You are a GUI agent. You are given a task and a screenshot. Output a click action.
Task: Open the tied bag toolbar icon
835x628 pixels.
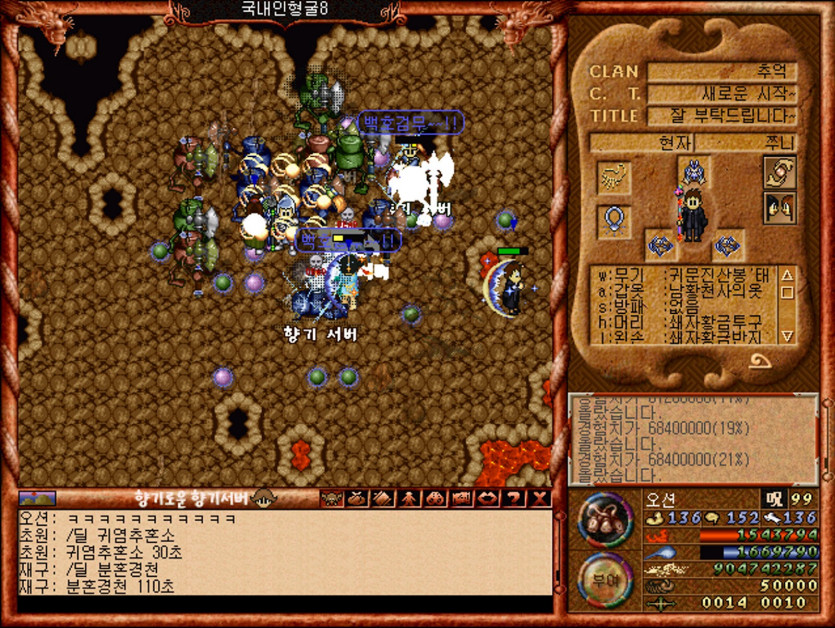pyautogui.click(x=357, y=498)
